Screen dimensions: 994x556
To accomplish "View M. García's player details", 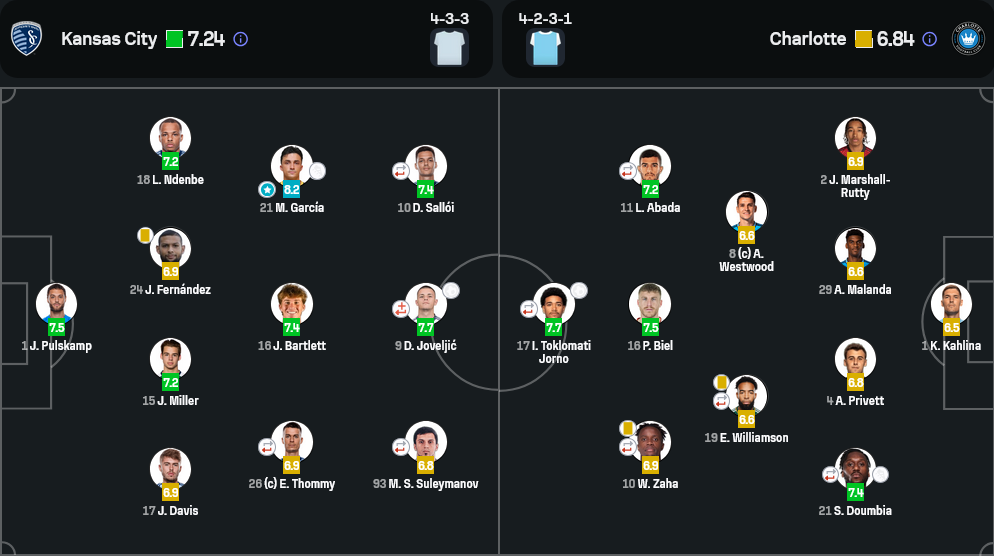I will (x=292, y=166).
